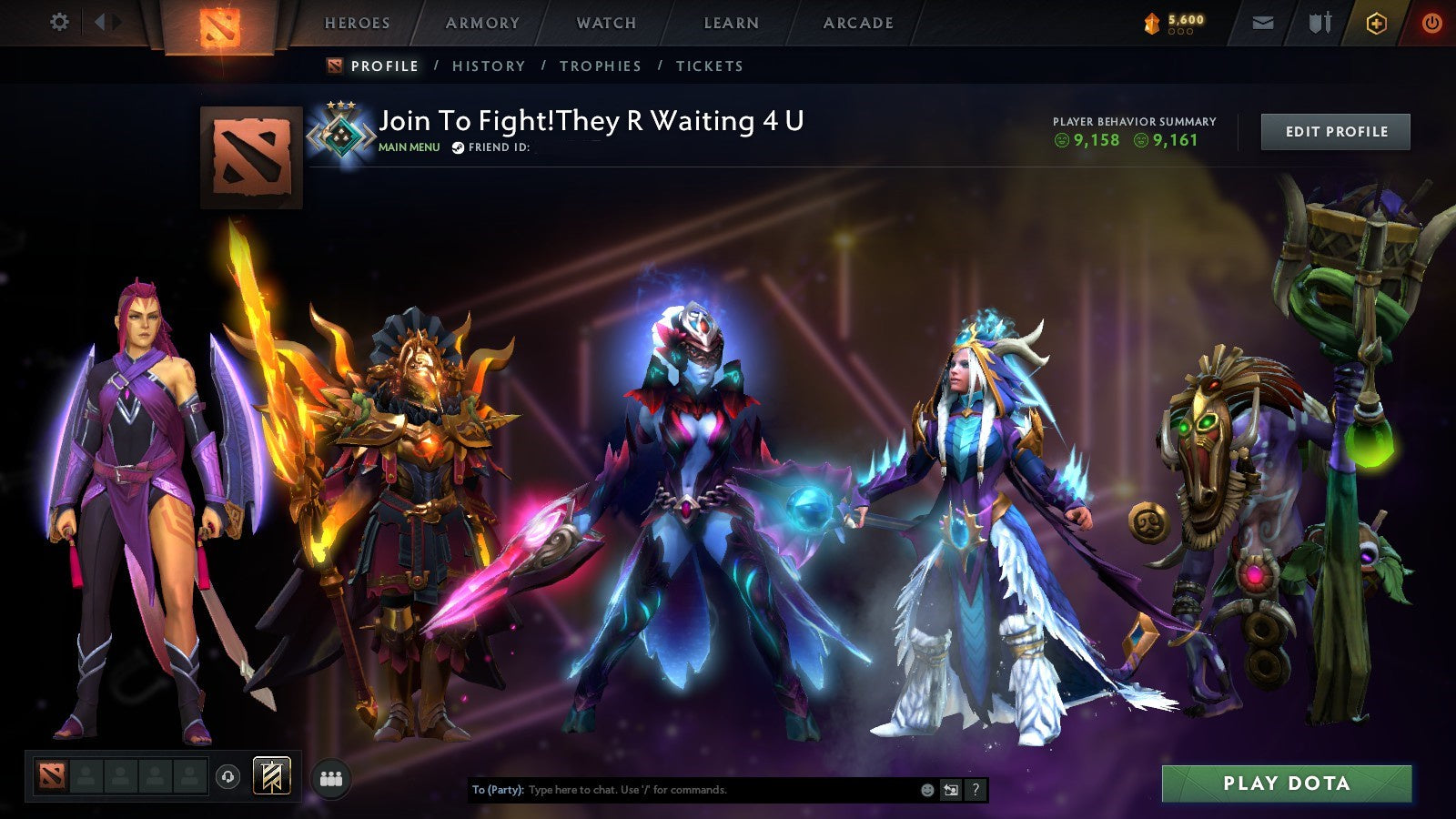Open the WATCH menu

point(604,23)
